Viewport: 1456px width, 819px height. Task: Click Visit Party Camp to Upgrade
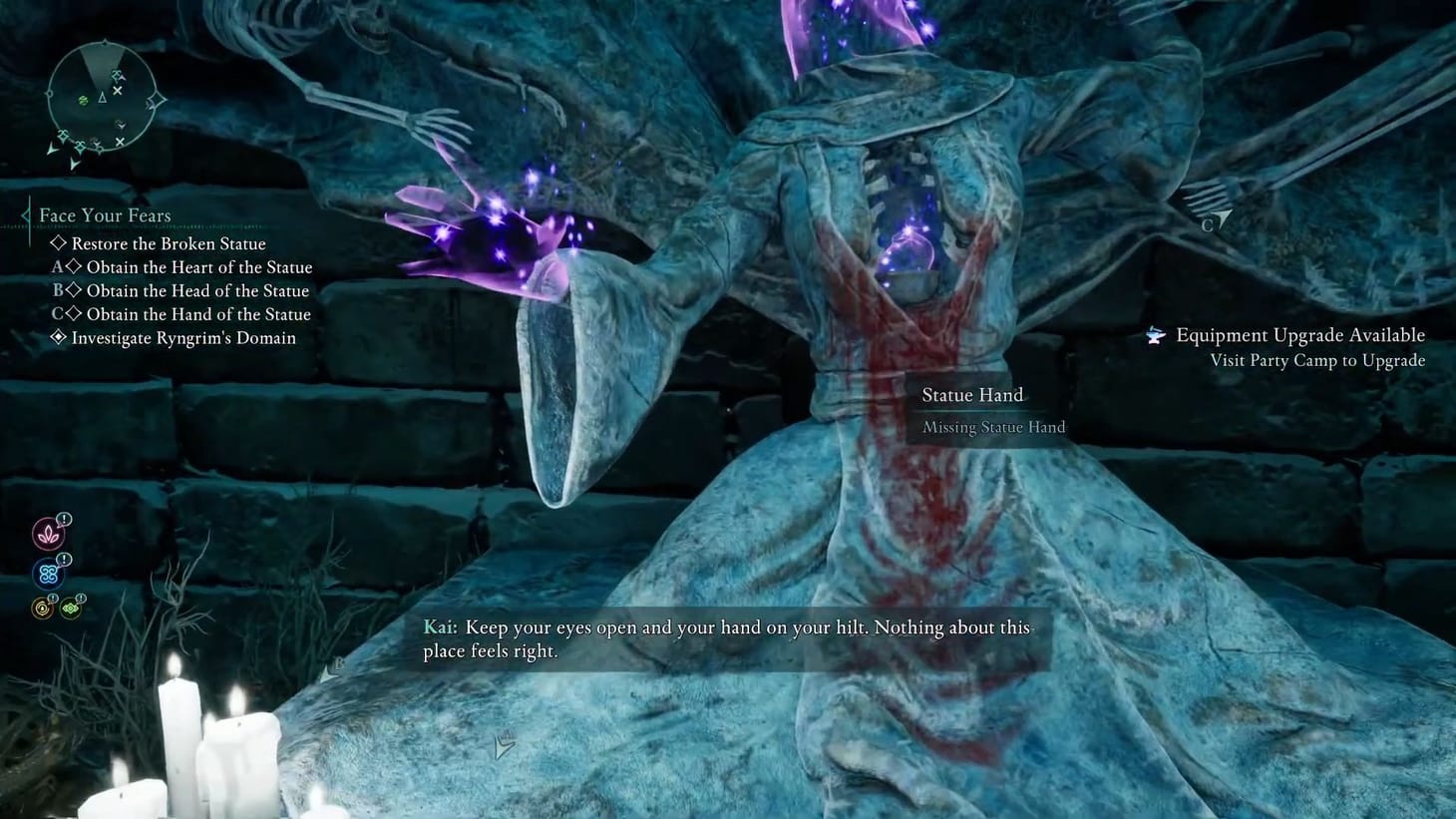pos(1316,360)
